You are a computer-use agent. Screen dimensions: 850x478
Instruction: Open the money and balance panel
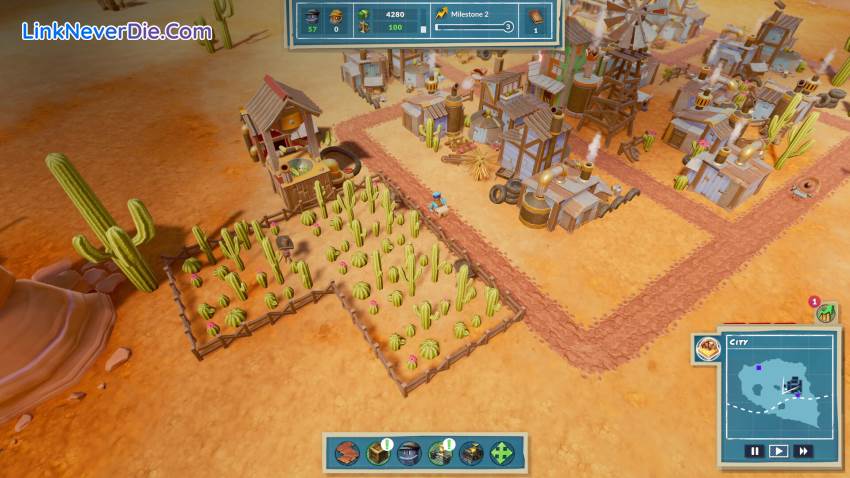point(387,20)
